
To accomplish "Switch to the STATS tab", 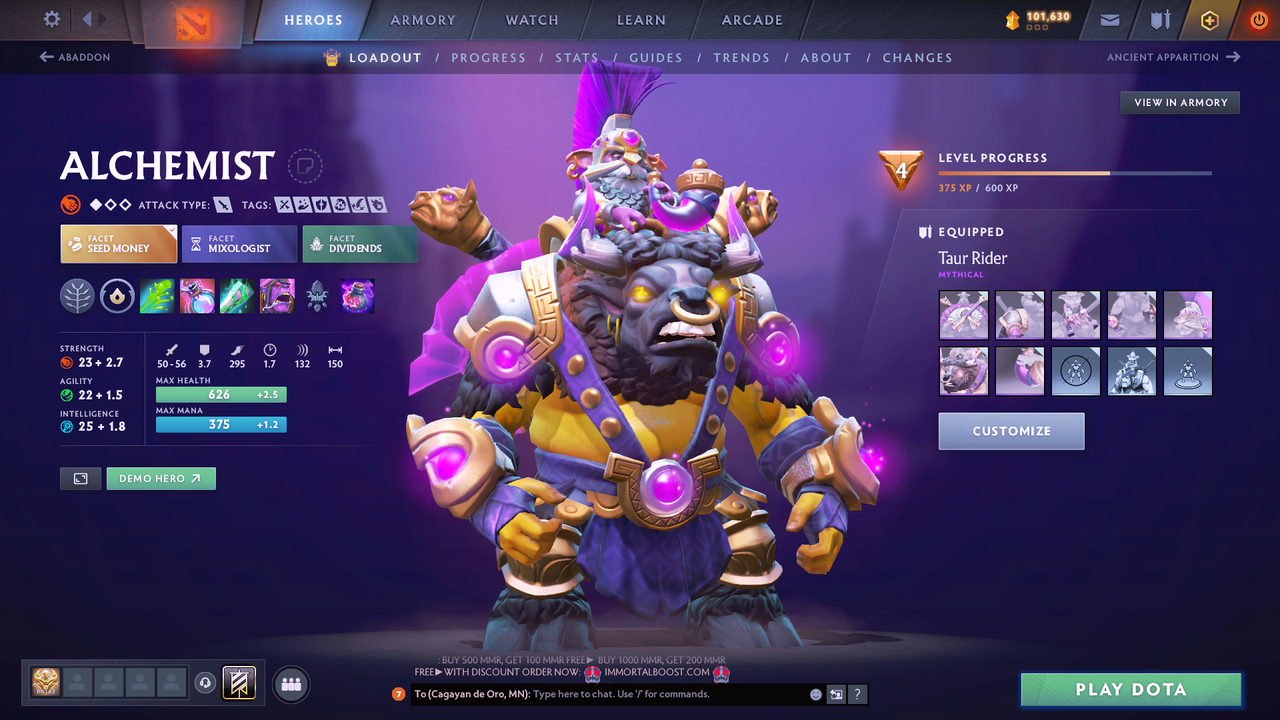I will point(577,57).
